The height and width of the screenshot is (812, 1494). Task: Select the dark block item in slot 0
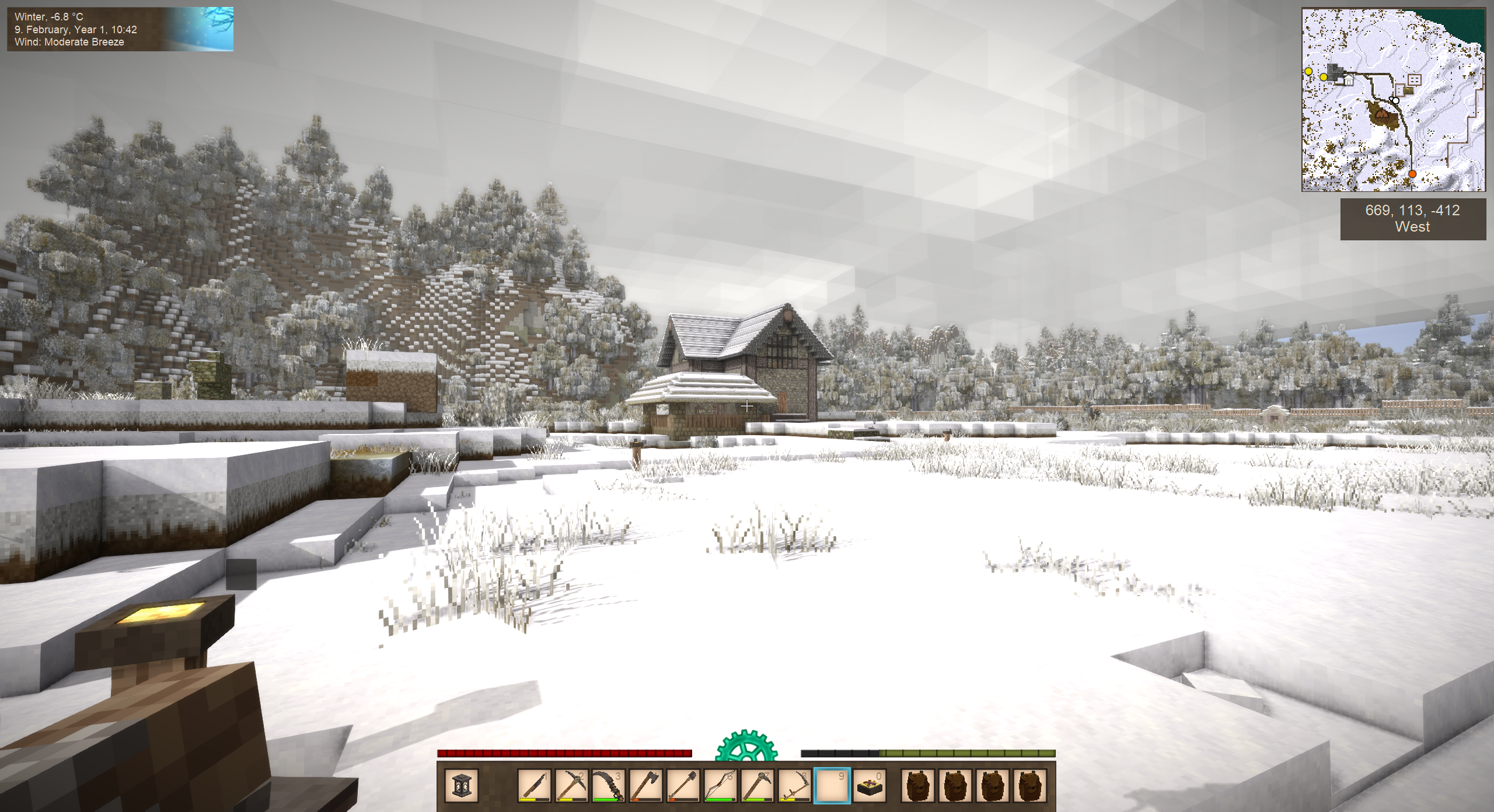coord(870,785)
